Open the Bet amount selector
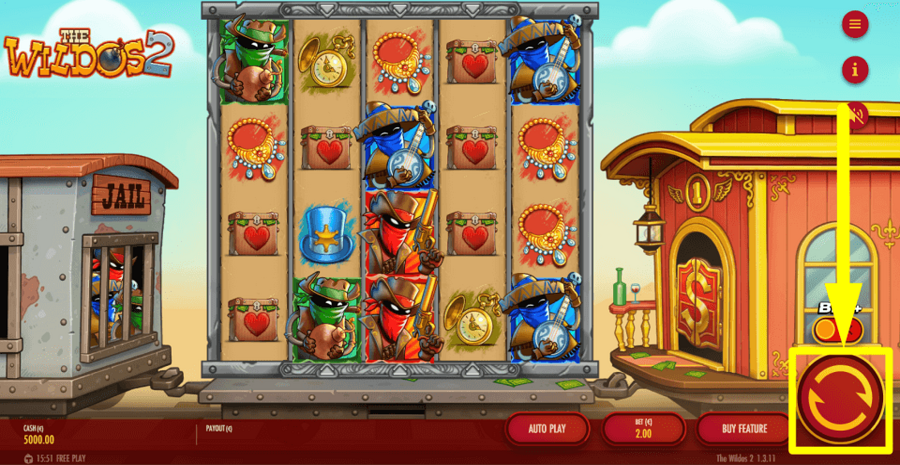900x465 pixels. 643,429
